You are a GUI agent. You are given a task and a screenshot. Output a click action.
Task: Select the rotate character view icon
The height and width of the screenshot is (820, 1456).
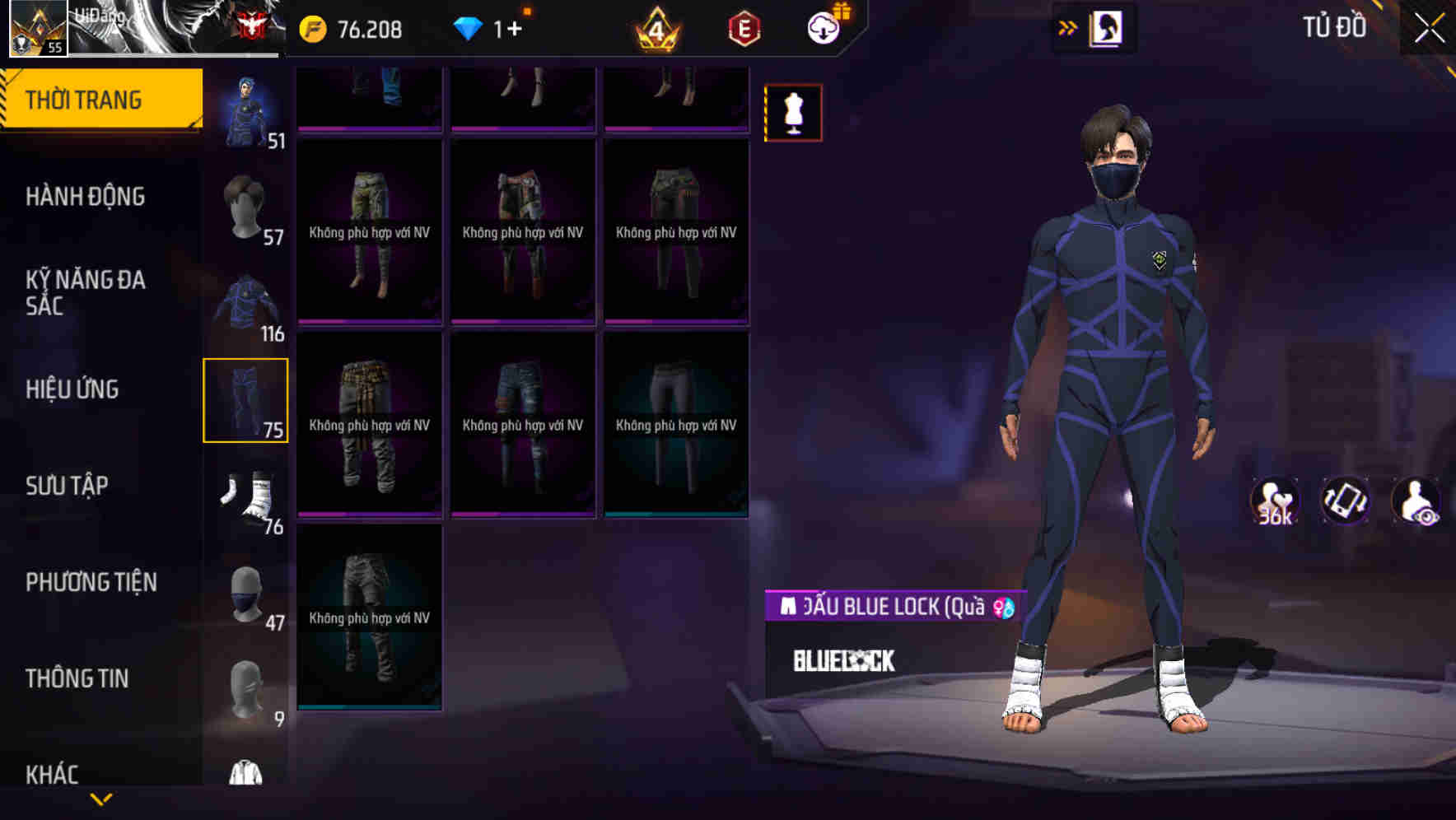[x=1345, y=501]
